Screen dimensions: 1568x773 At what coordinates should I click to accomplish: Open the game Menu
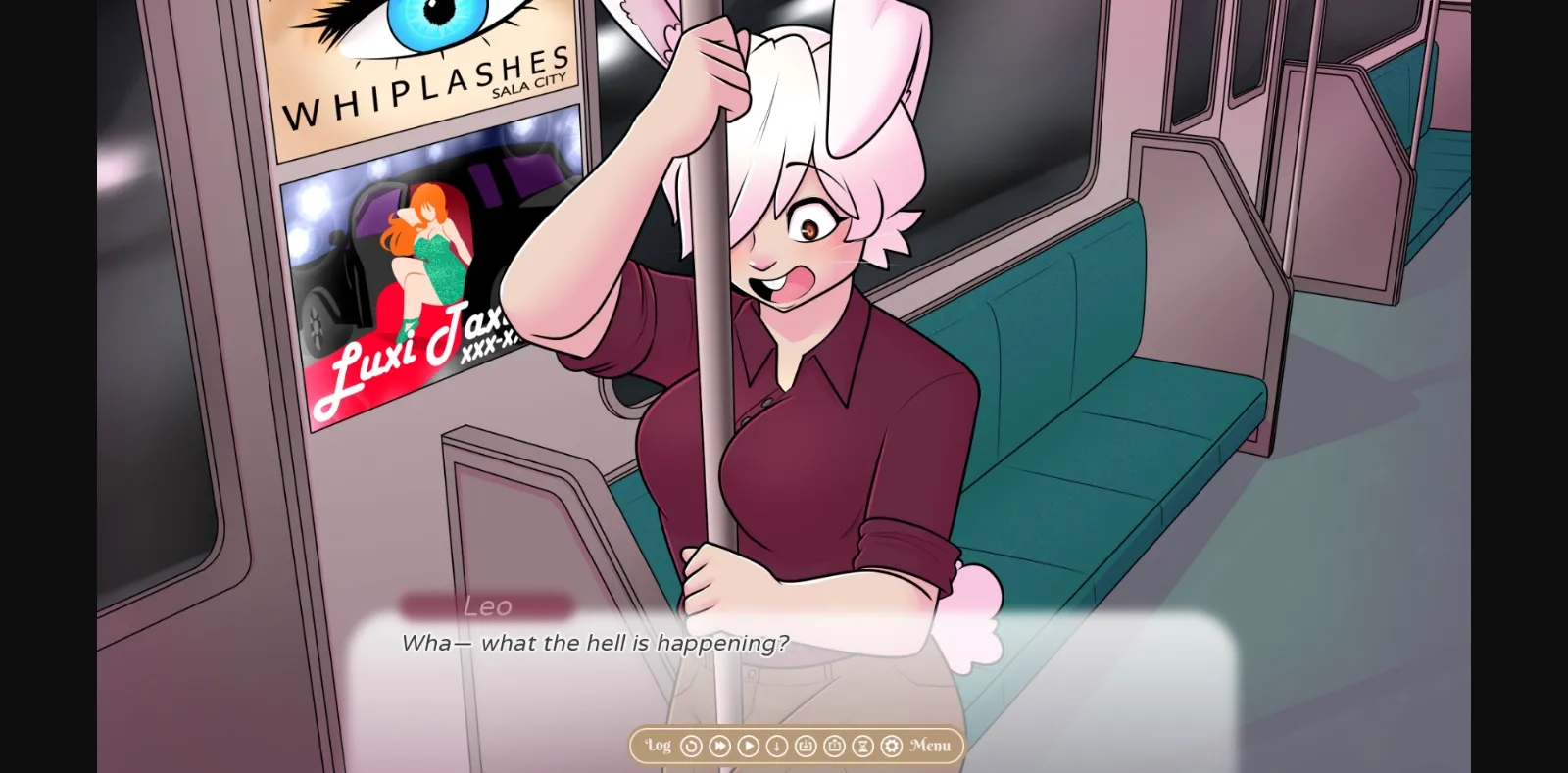click(931, 746)
